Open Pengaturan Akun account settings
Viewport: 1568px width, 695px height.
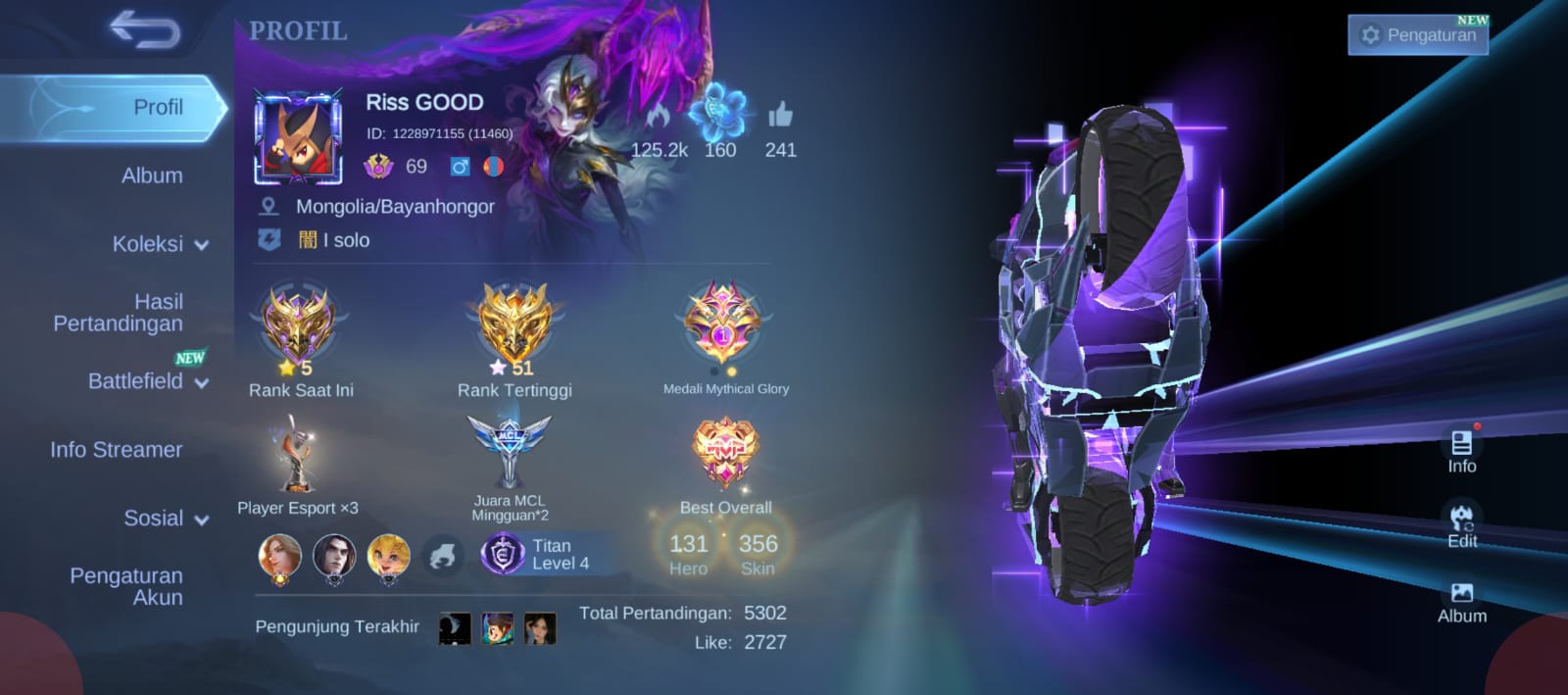click(126, 586)
